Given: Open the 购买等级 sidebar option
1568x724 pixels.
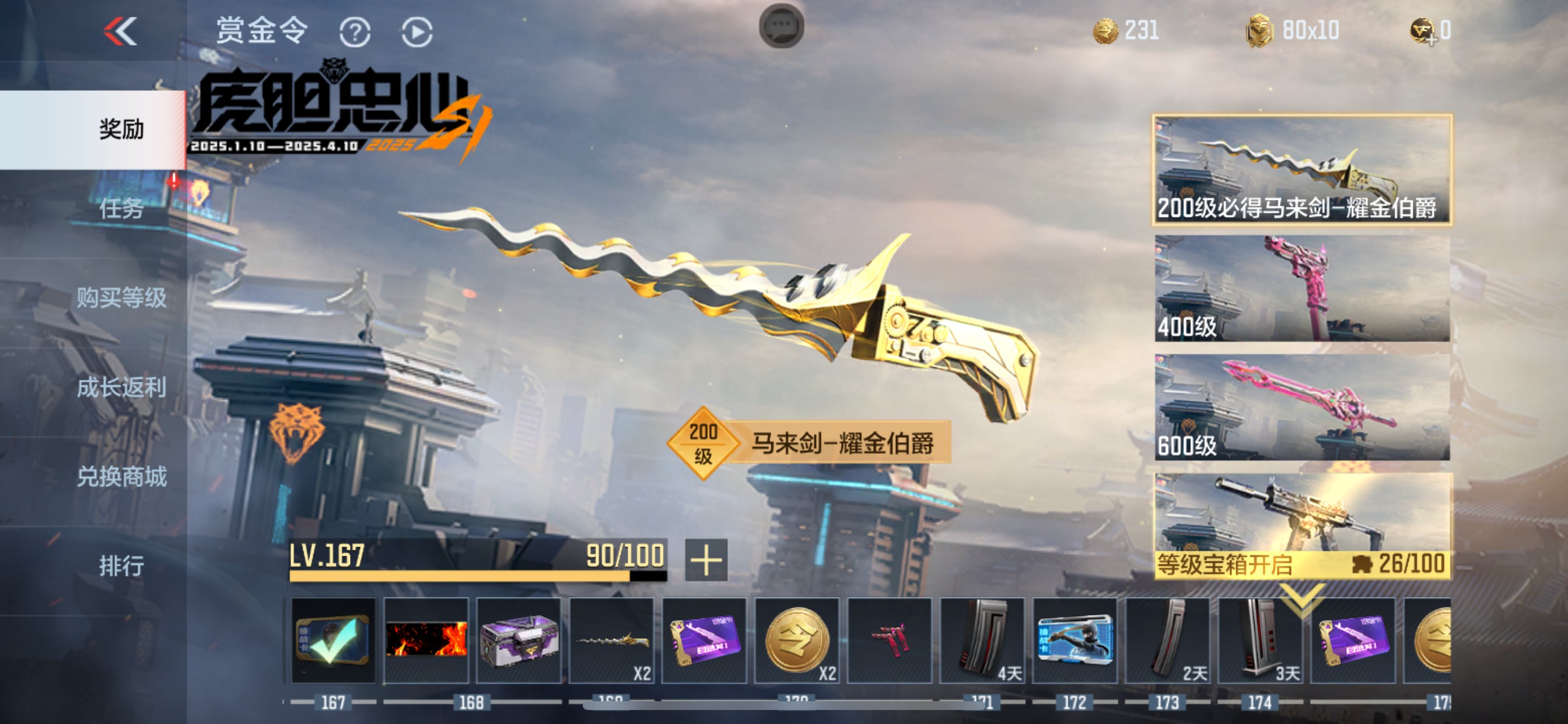Looking at the screenshot, I should pos(122,298).
